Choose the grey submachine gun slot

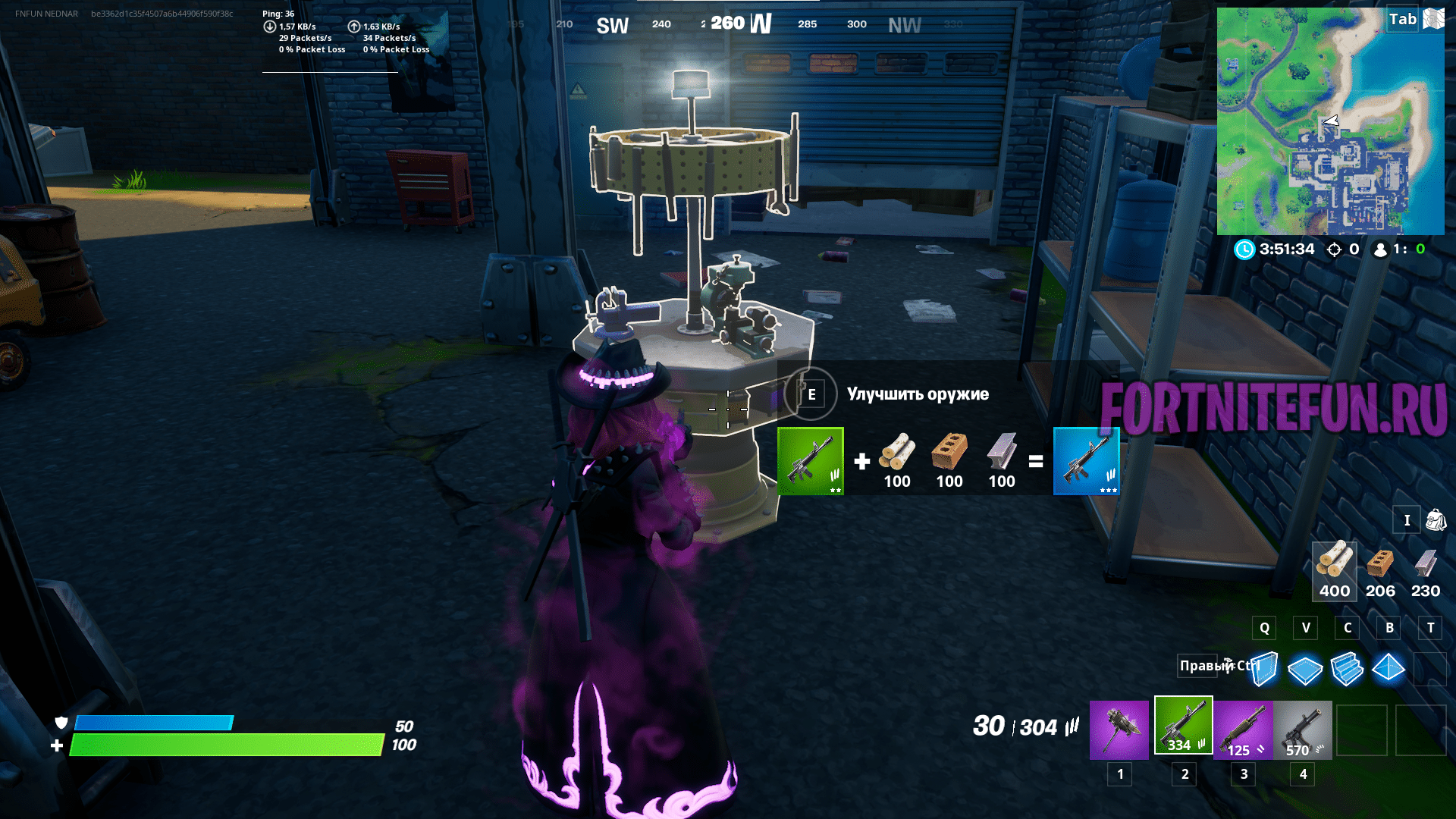1303,730
